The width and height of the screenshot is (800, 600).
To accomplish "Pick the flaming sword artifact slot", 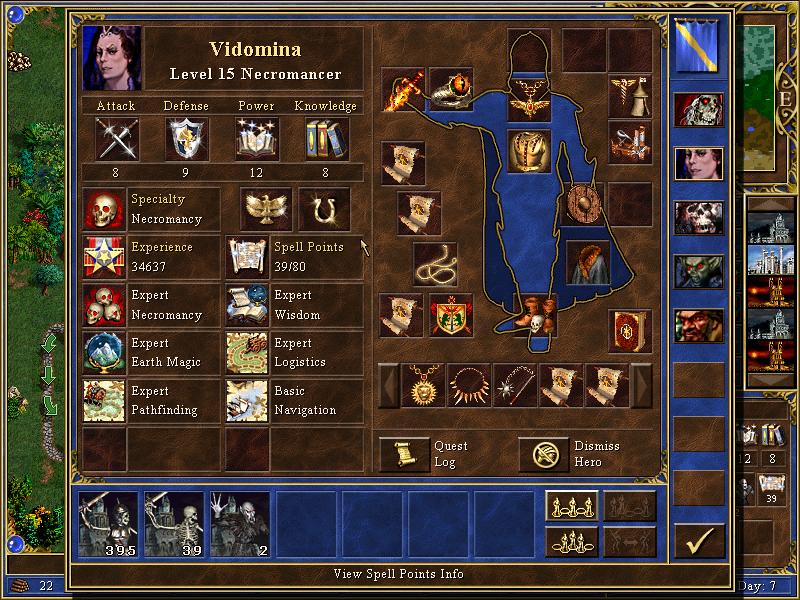I will click(x=403, y=90).
